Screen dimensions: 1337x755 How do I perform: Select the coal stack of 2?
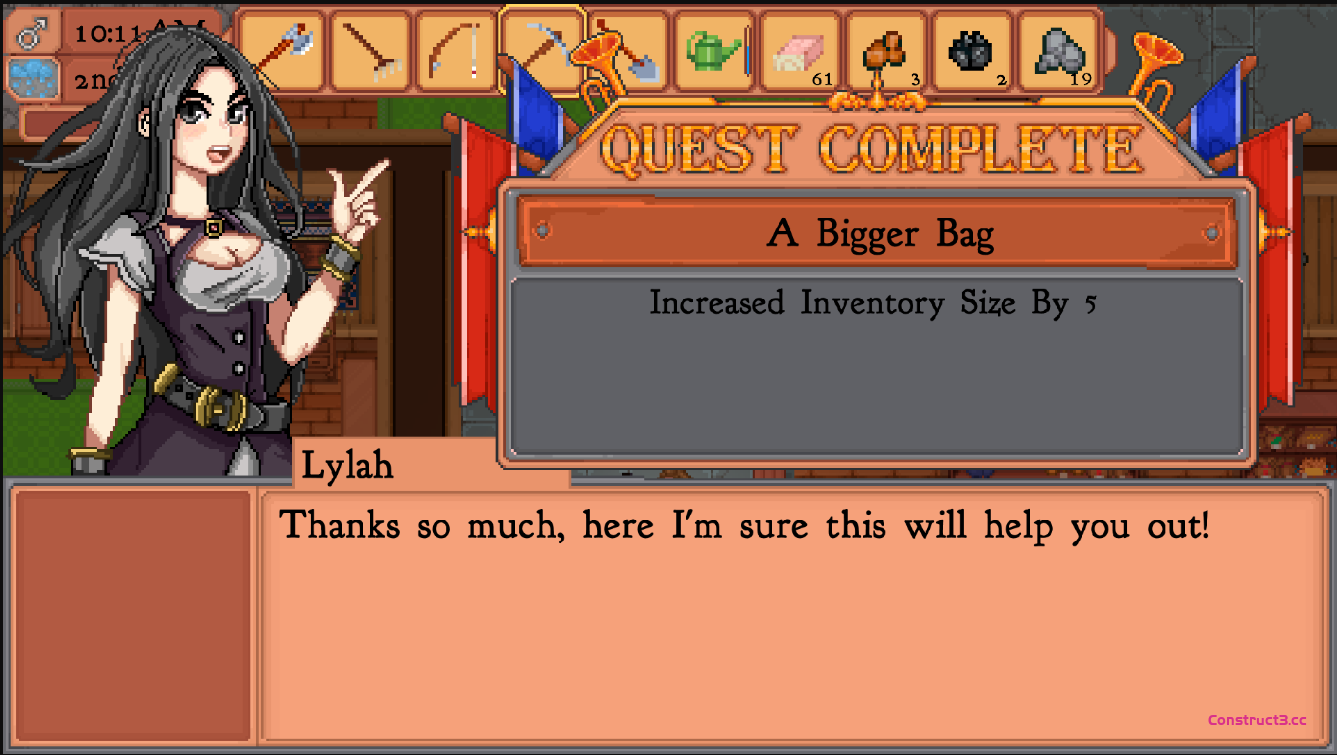coord(972,50)
